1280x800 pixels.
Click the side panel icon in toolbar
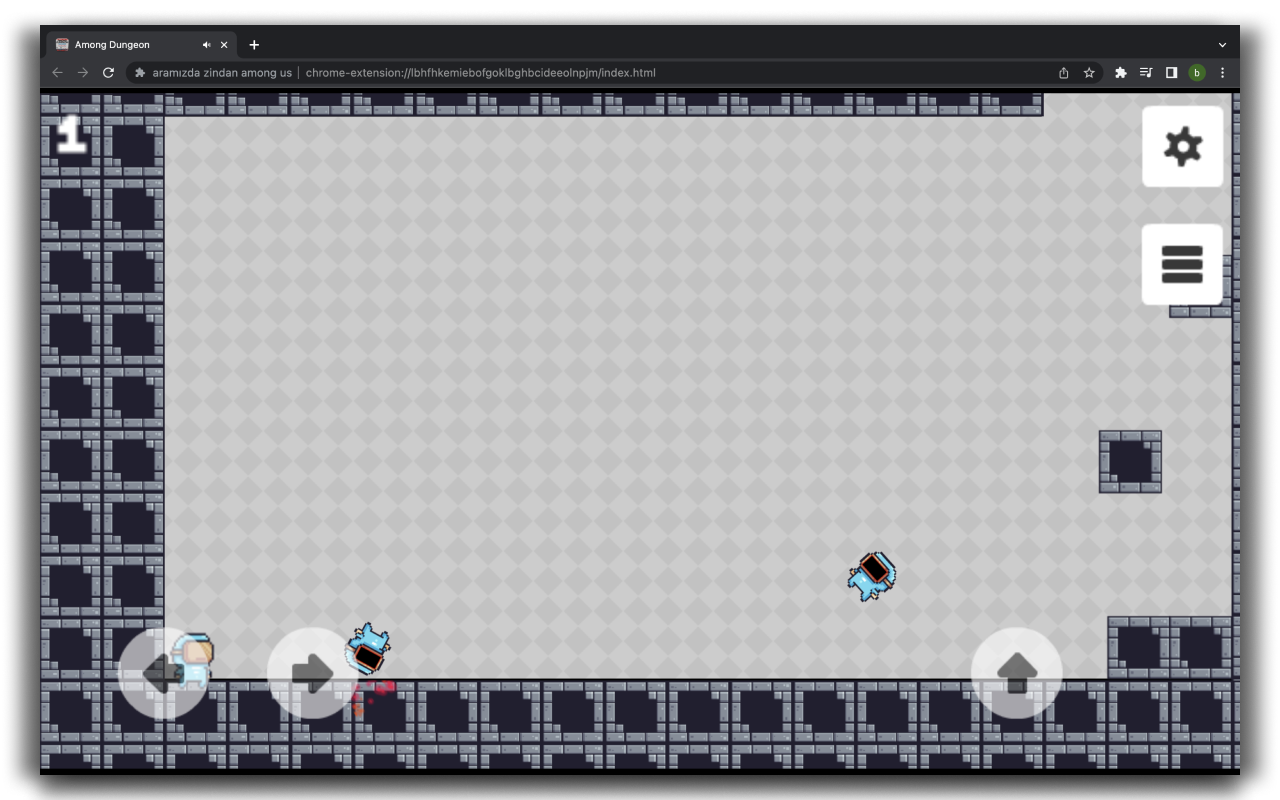[x=1172, y=72]
